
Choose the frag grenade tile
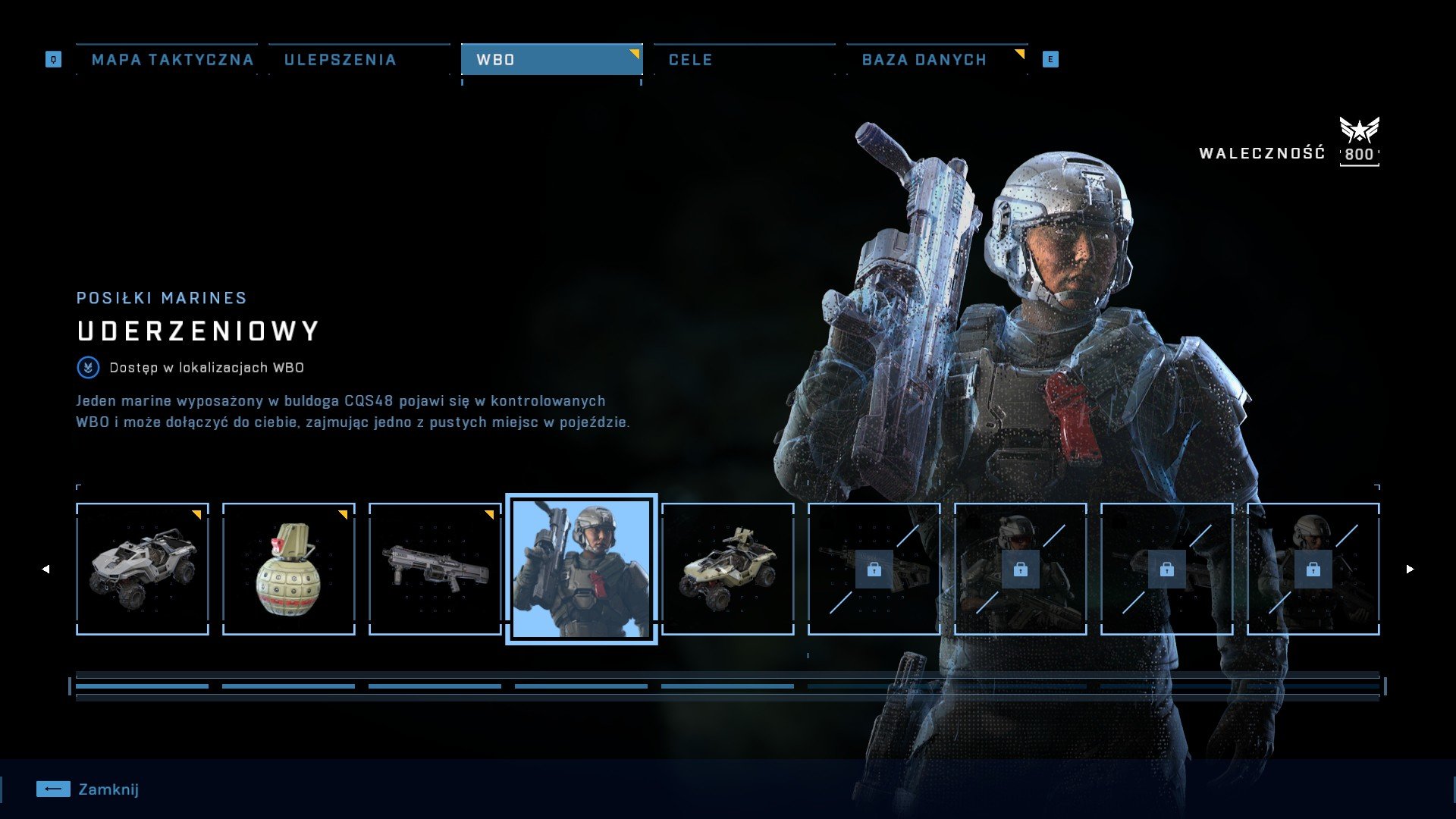tap(289, 569)
